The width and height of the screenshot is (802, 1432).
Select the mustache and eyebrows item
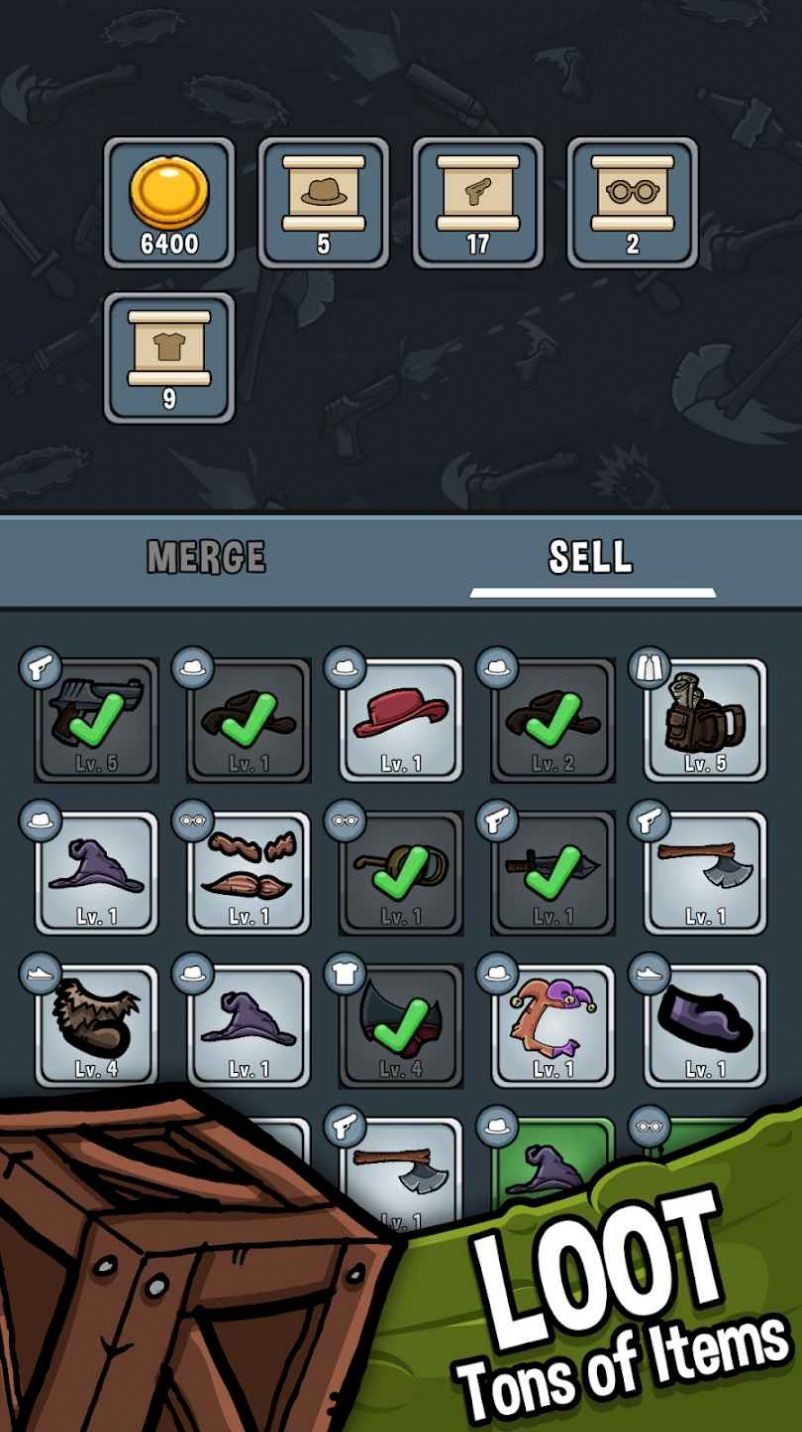(x=249, y=872)
